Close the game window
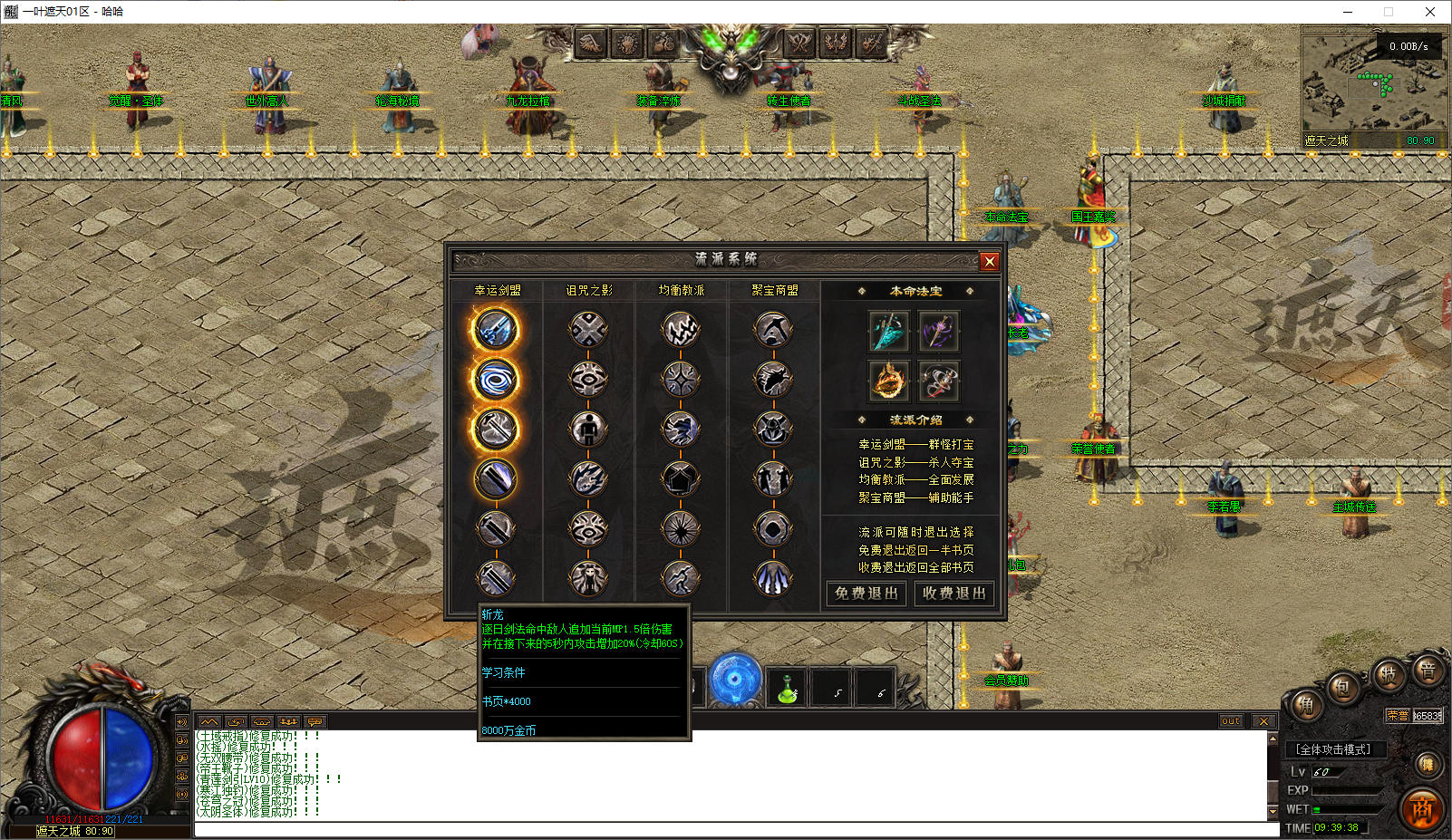 point(1430,12)
